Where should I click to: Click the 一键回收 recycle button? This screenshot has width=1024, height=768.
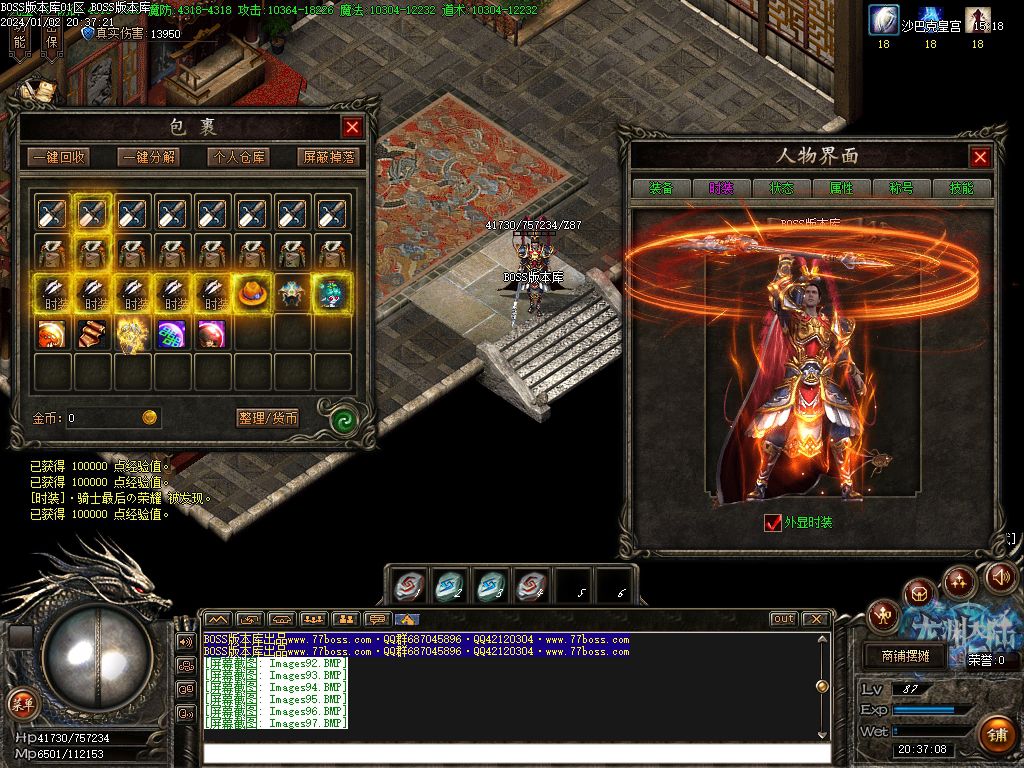[59, 157]
